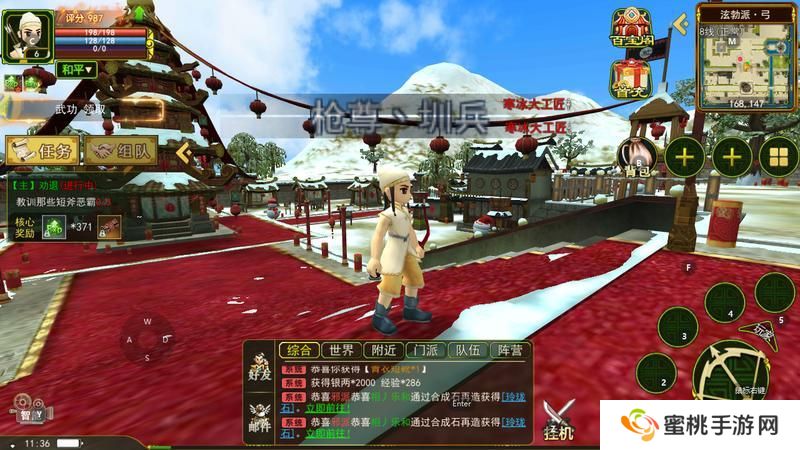Screen dimensions: 800x450
Task: Collapse the top-right menu with the arrow
Action: (x=682, y=21)
